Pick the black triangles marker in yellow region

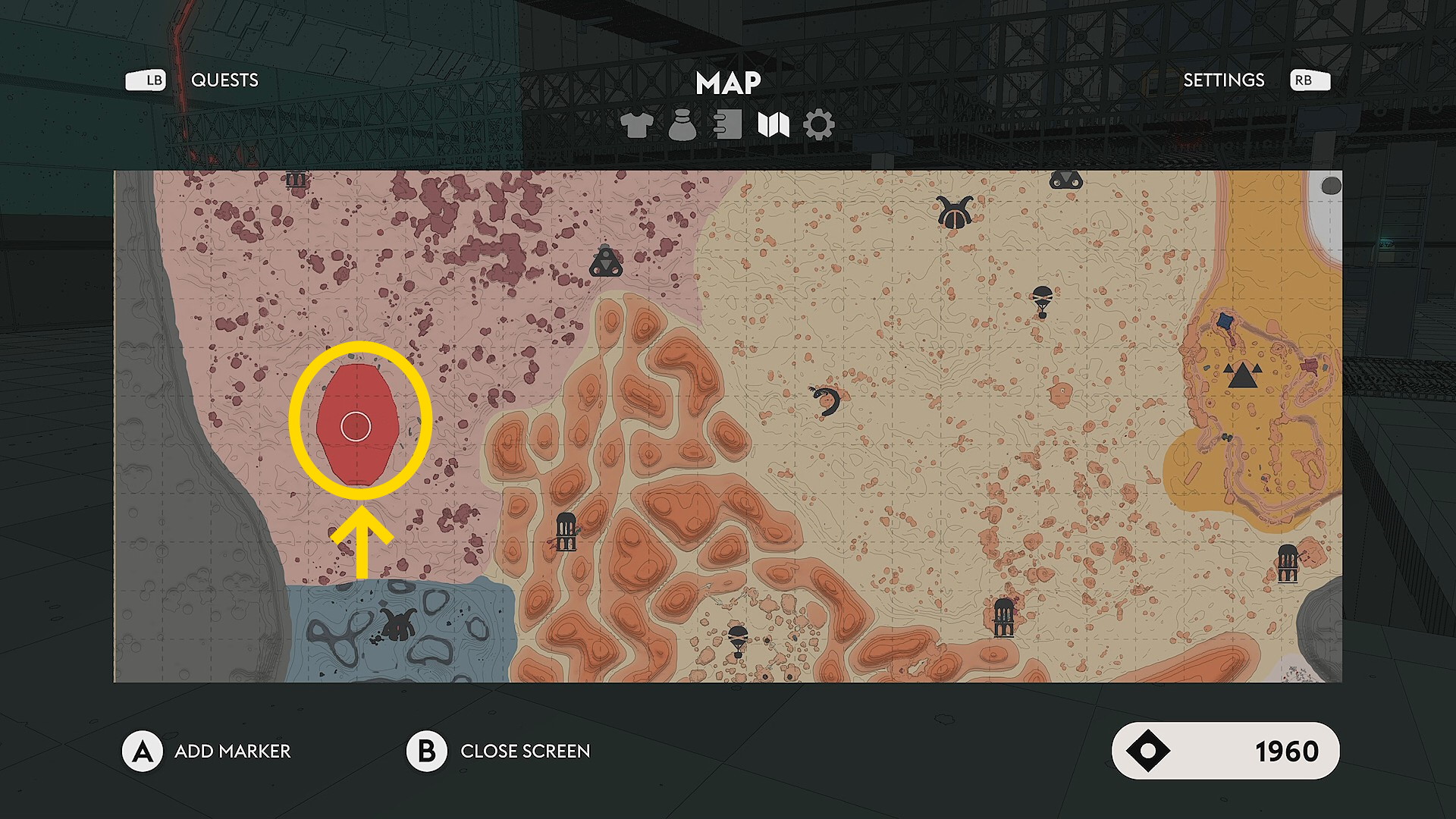pyautogui.click(x=1242, y=375)
